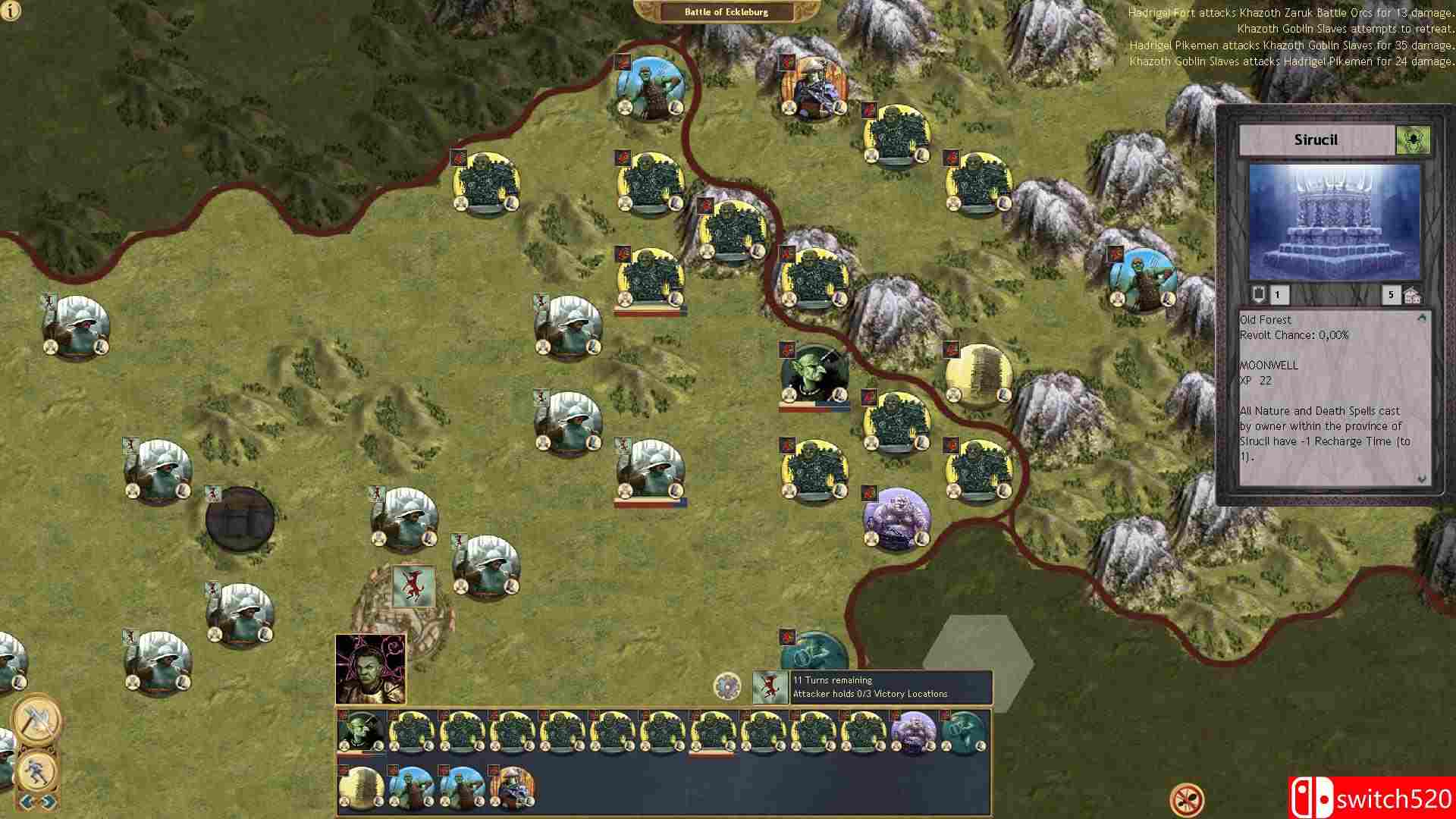Click the red skull end-turn icon bottom-right
This screenshot has height=819, width=1456.
tap(1188, 799)
